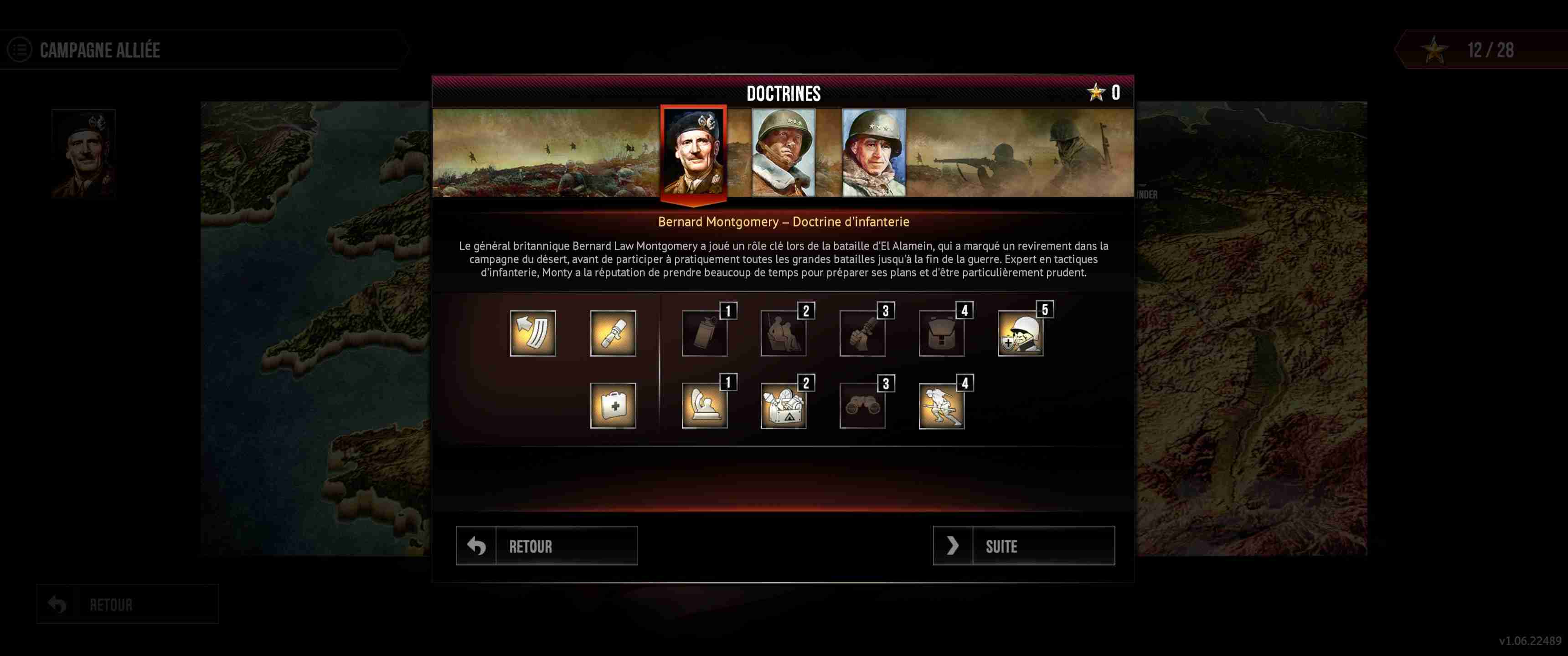Click the level 5 helmeted soldier shield upgrade
Image resolution: width=1568 pixels, height=656 pixels.
1021,333
